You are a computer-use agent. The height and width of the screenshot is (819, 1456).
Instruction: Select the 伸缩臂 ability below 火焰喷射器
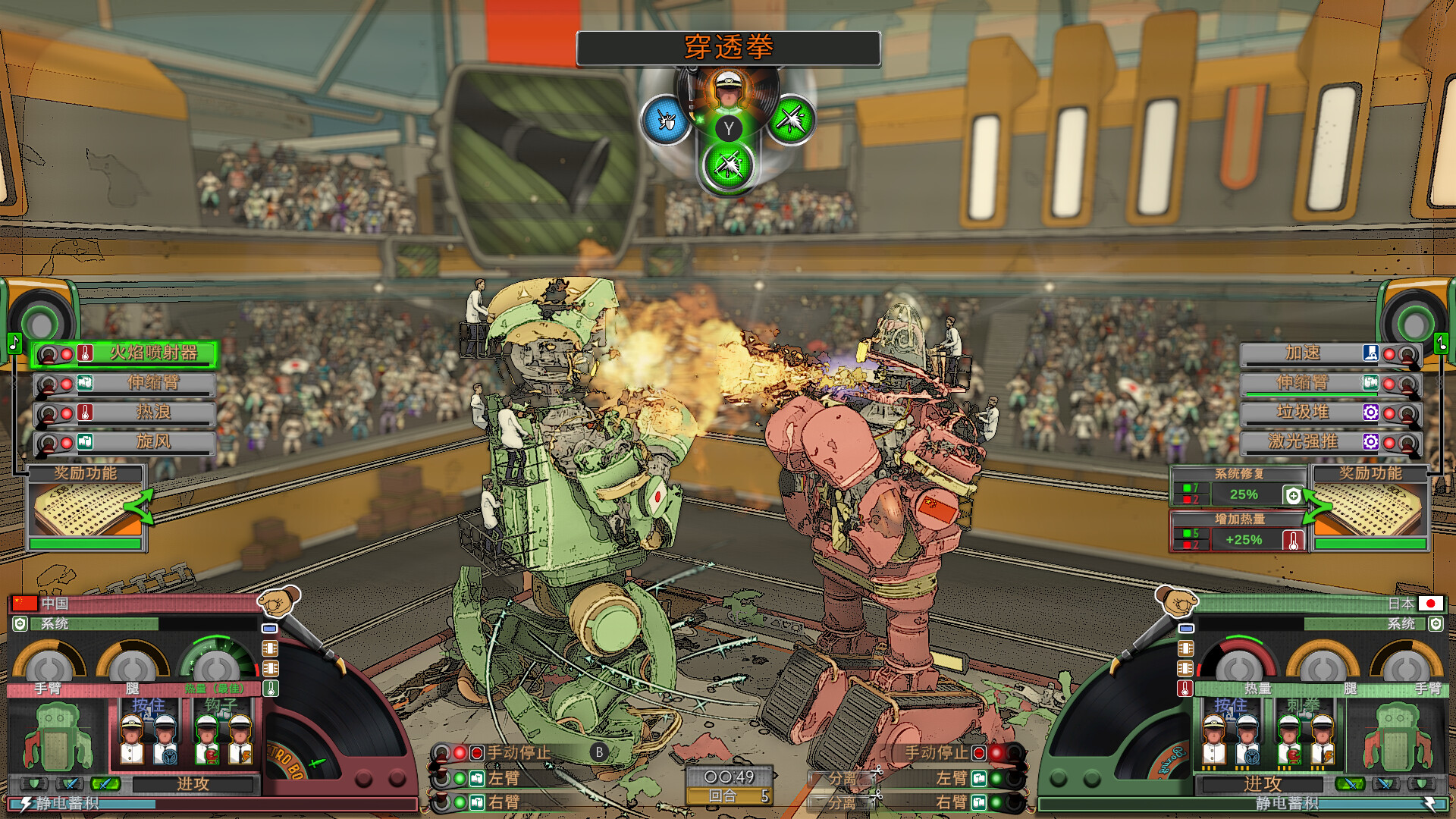(x=152, y=383)
